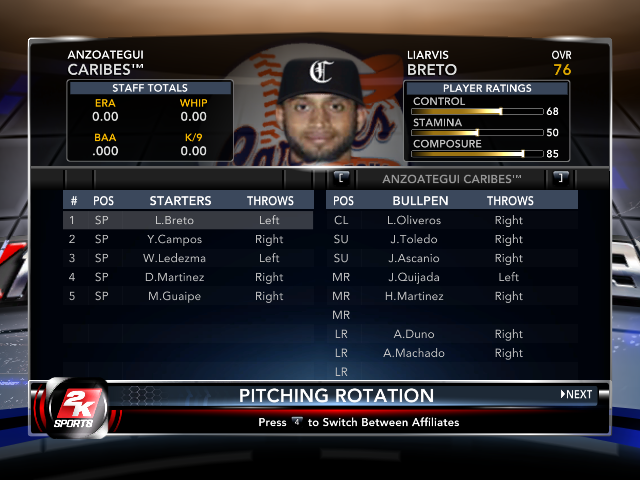The width and height of the screenshot is (640, 480).
Task: Select H.Martinez in bullpen
Action: 452,296
